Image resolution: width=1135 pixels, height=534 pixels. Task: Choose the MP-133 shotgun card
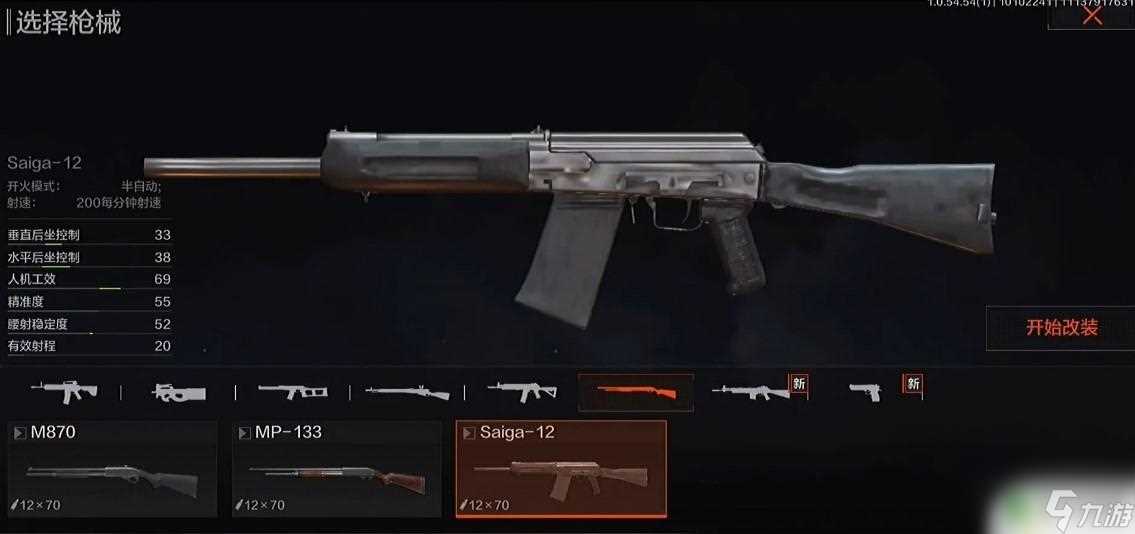336,468
